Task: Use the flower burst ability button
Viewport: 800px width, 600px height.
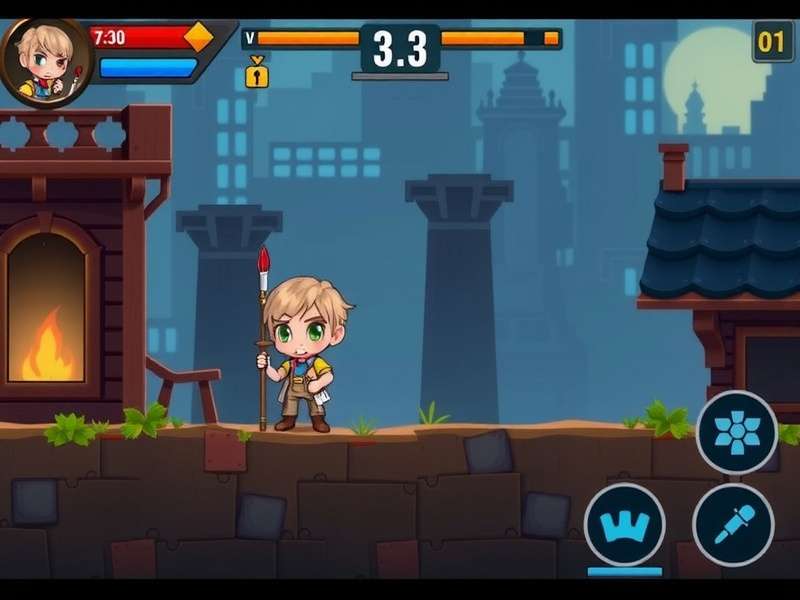Action: point(737,432)
